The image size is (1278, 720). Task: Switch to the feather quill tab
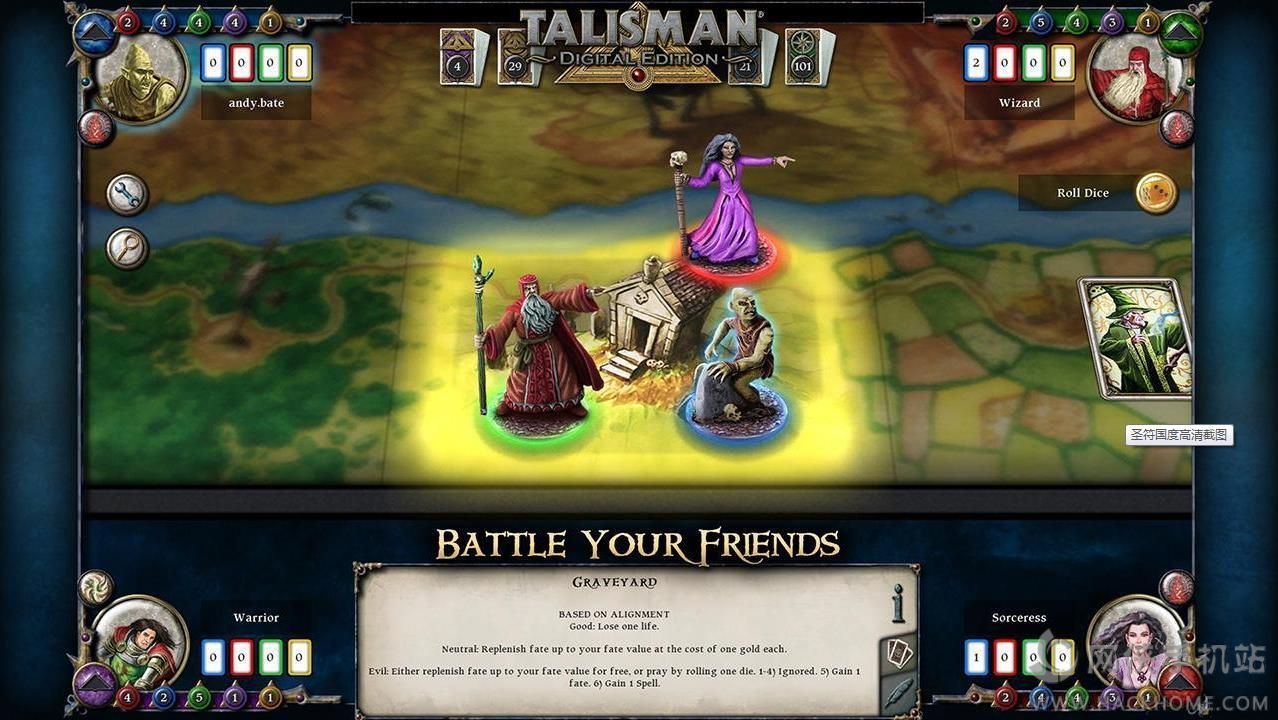tap(897, 694)
